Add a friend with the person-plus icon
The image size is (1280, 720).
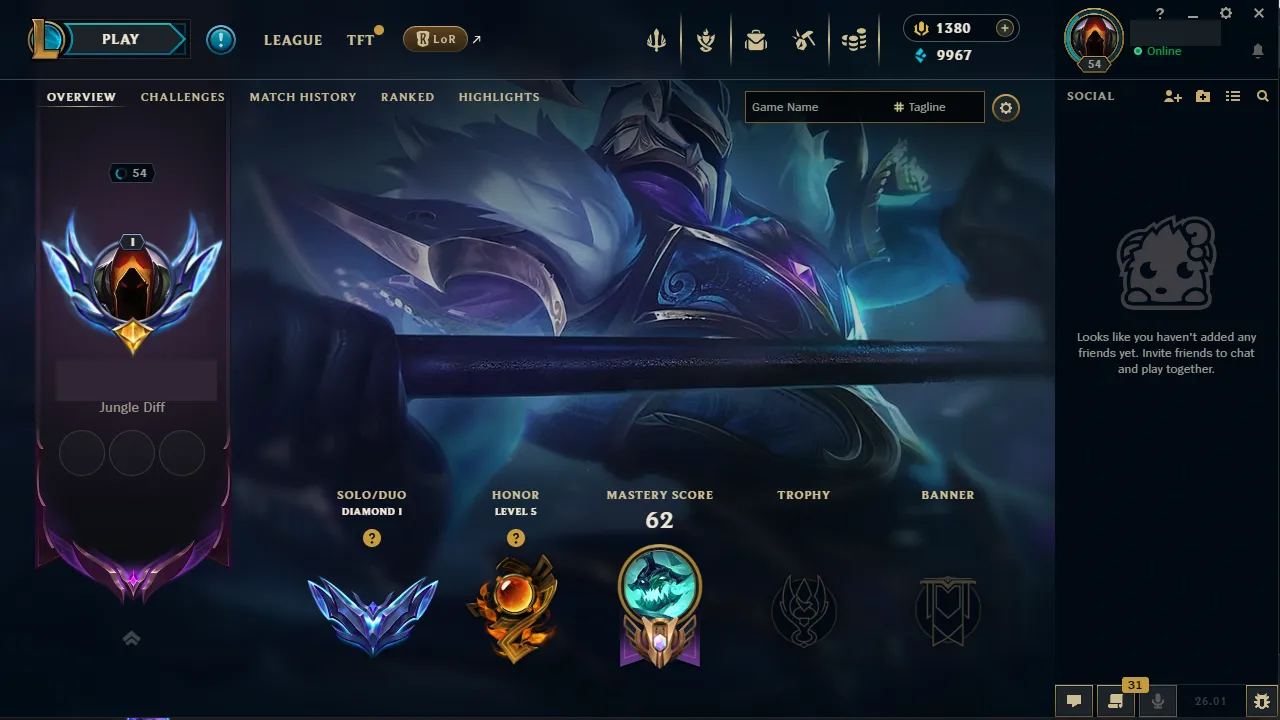pyautogui.click(x=1172, y=96)
